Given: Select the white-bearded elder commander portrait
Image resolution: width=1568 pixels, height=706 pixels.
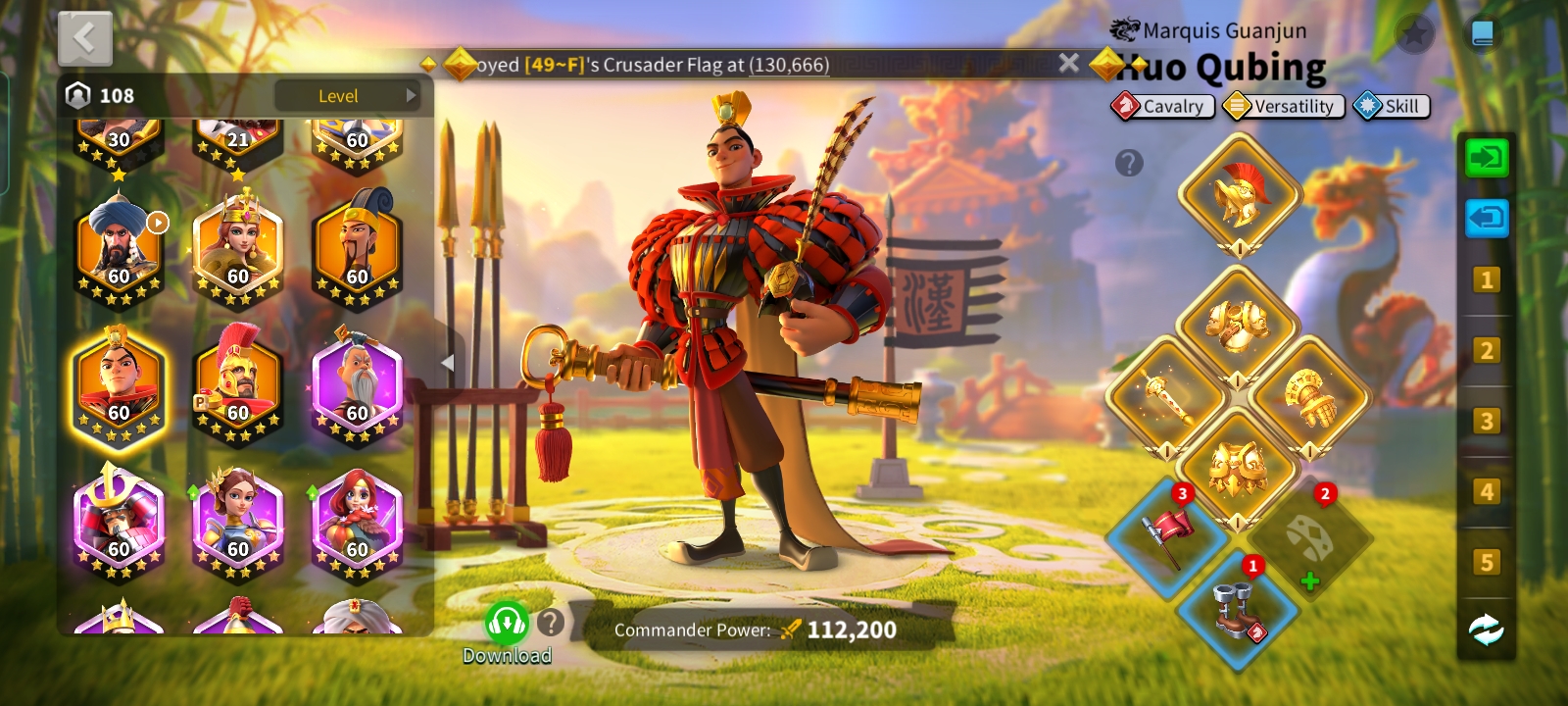Looking at the screenshot, I should (x=358, y=384).
